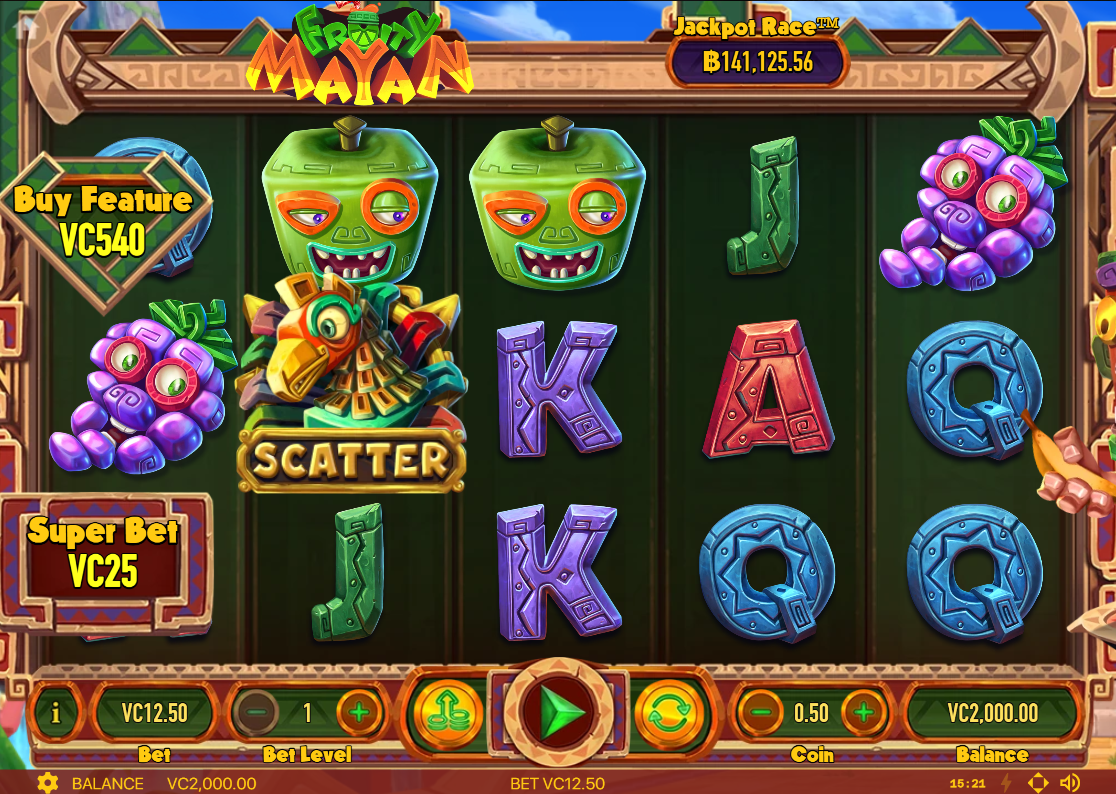Viewport: 1116px width, 794px height.
Task: Switch to fullscreen with the arrows icon
Action: [1038, 783]
